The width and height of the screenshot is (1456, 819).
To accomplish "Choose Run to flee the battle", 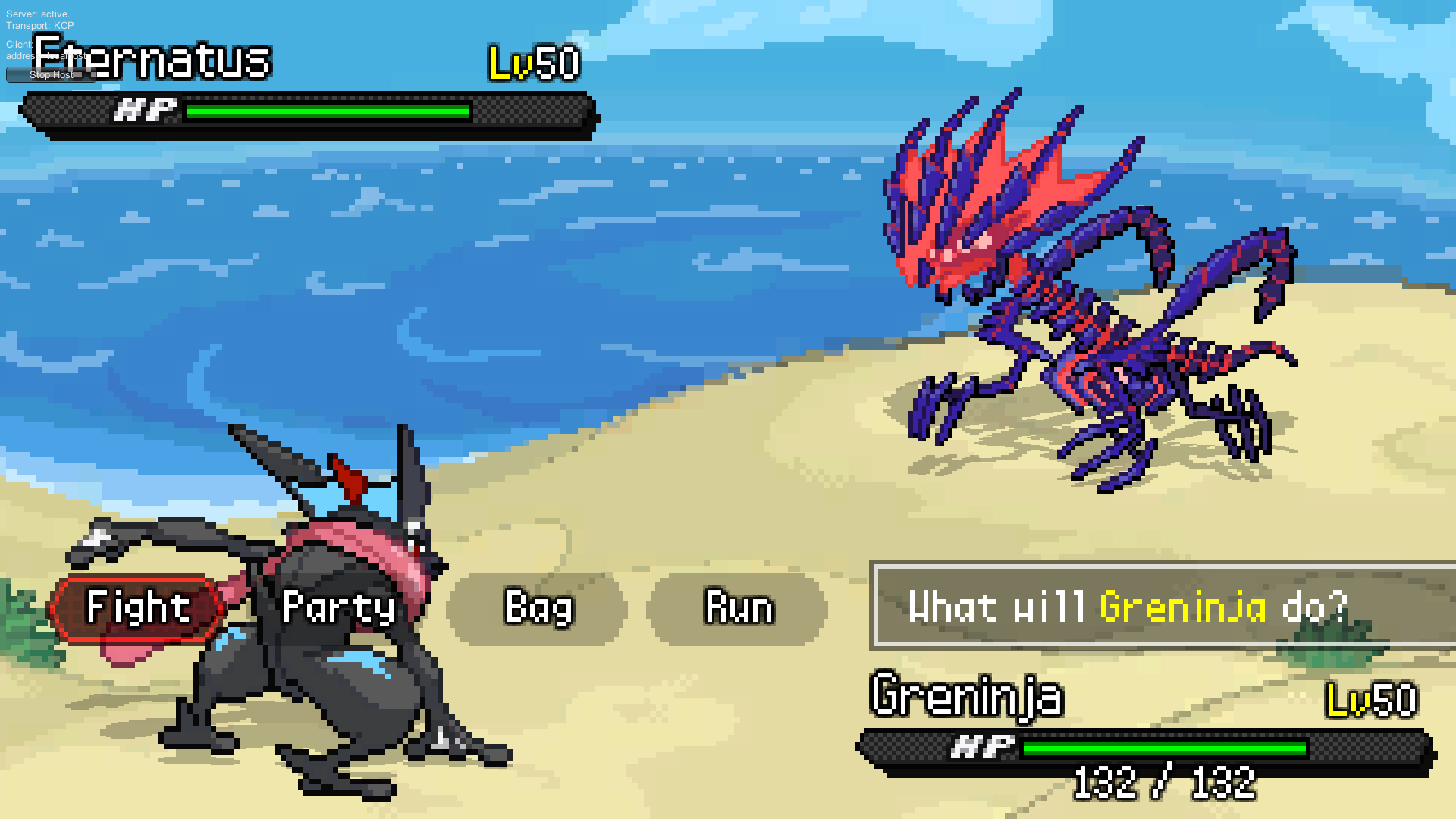I will (739, 607).
